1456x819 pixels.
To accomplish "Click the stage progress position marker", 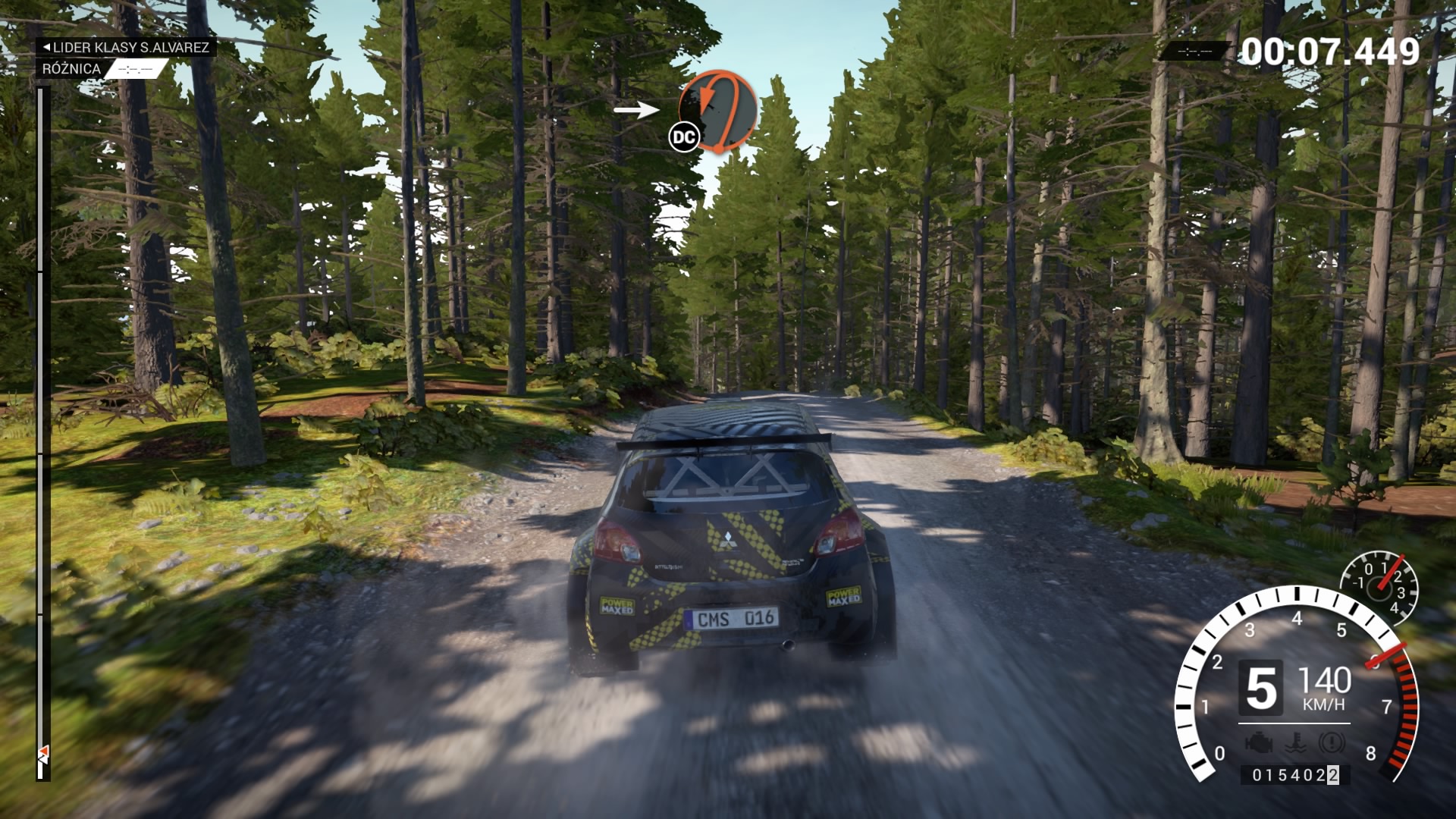I will click(43, 753).
